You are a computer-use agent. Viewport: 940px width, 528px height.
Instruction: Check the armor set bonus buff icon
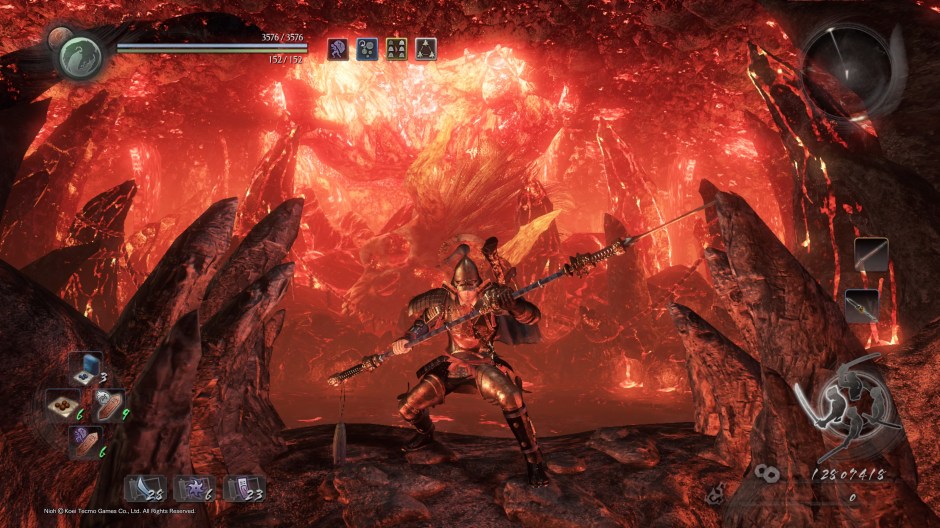[396, 49]
